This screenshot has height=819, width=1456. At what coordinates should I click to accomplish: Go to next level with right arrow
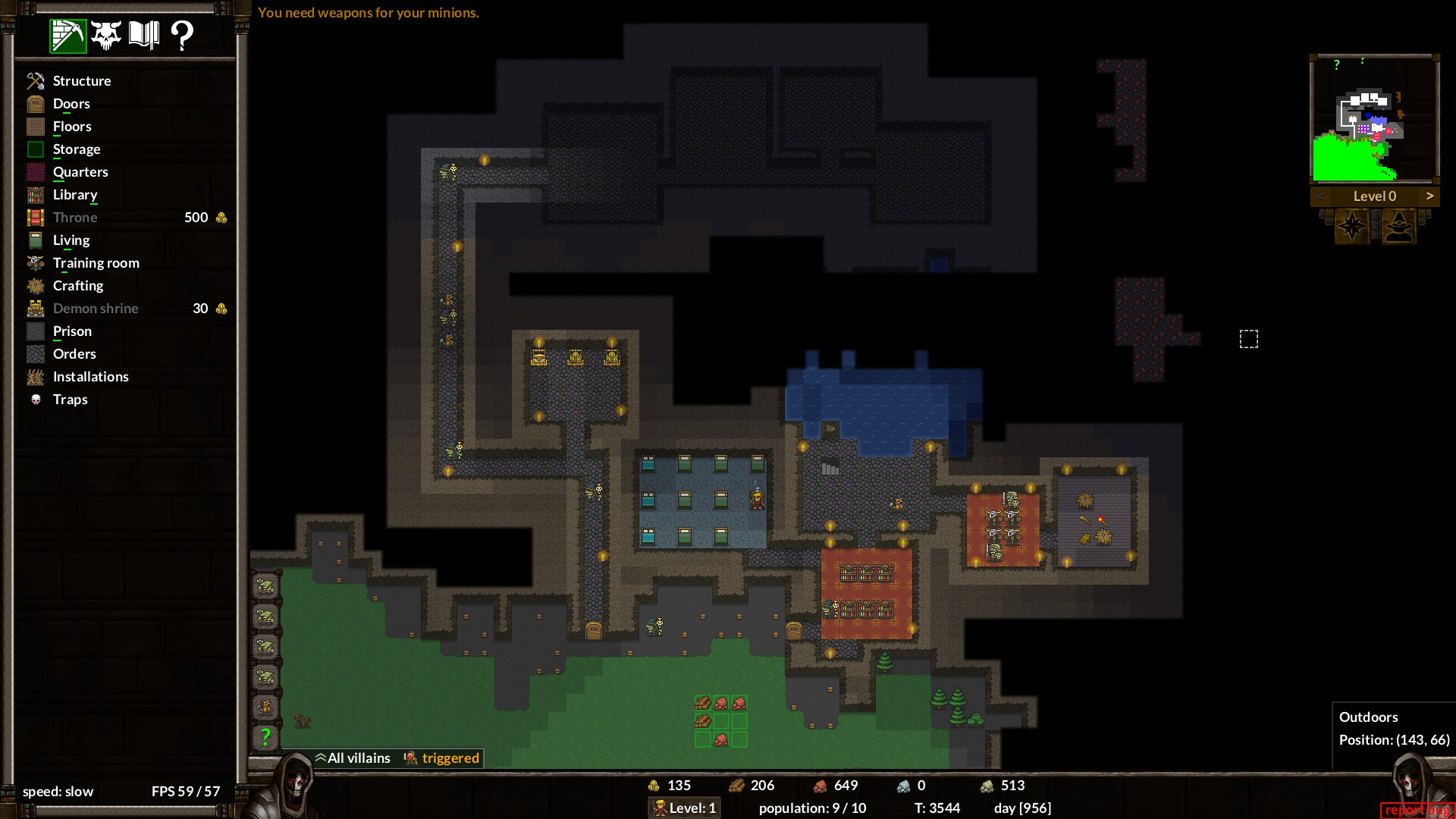[1429, 196]
